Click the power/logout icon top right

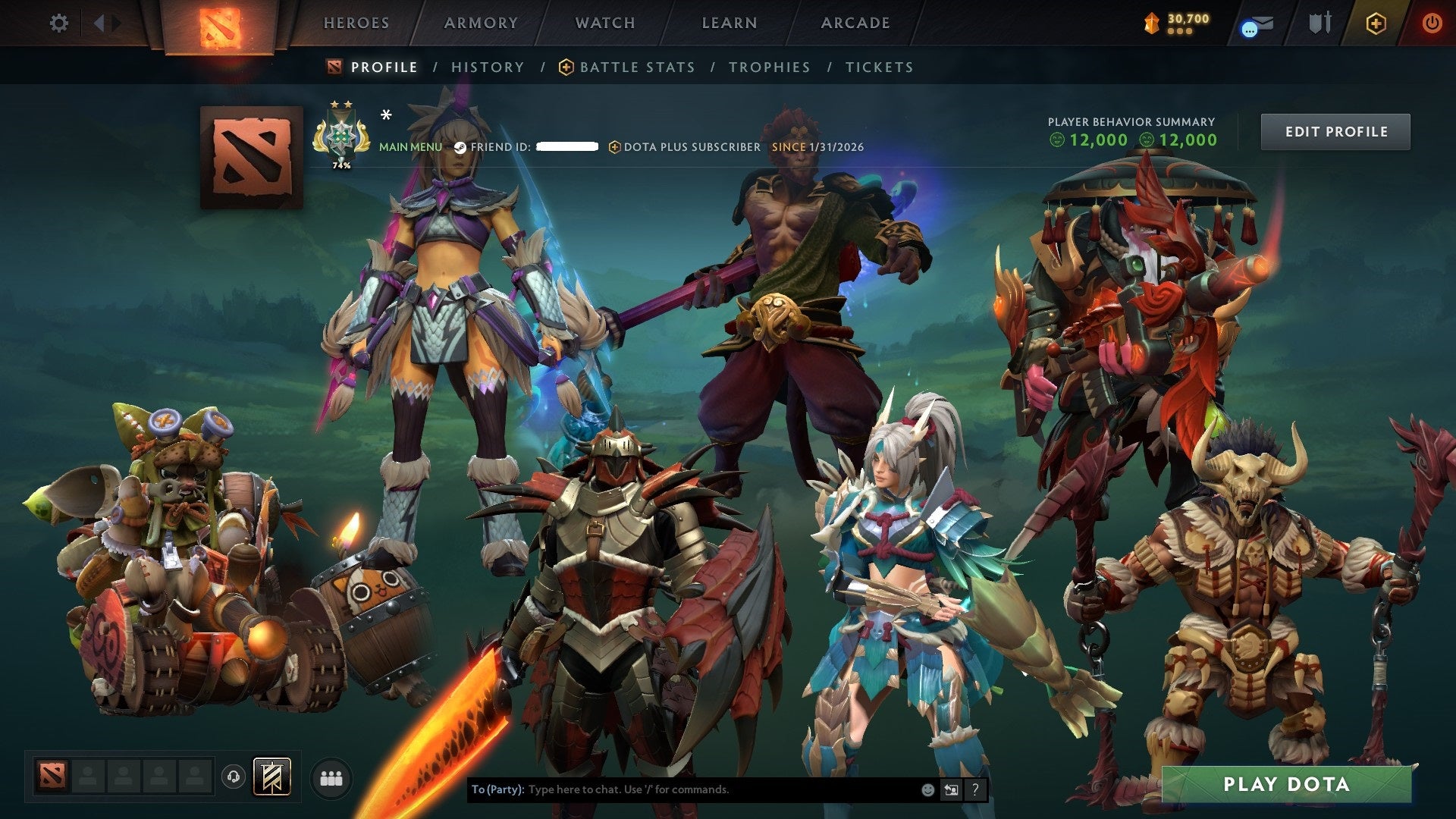pos(1432,23)
